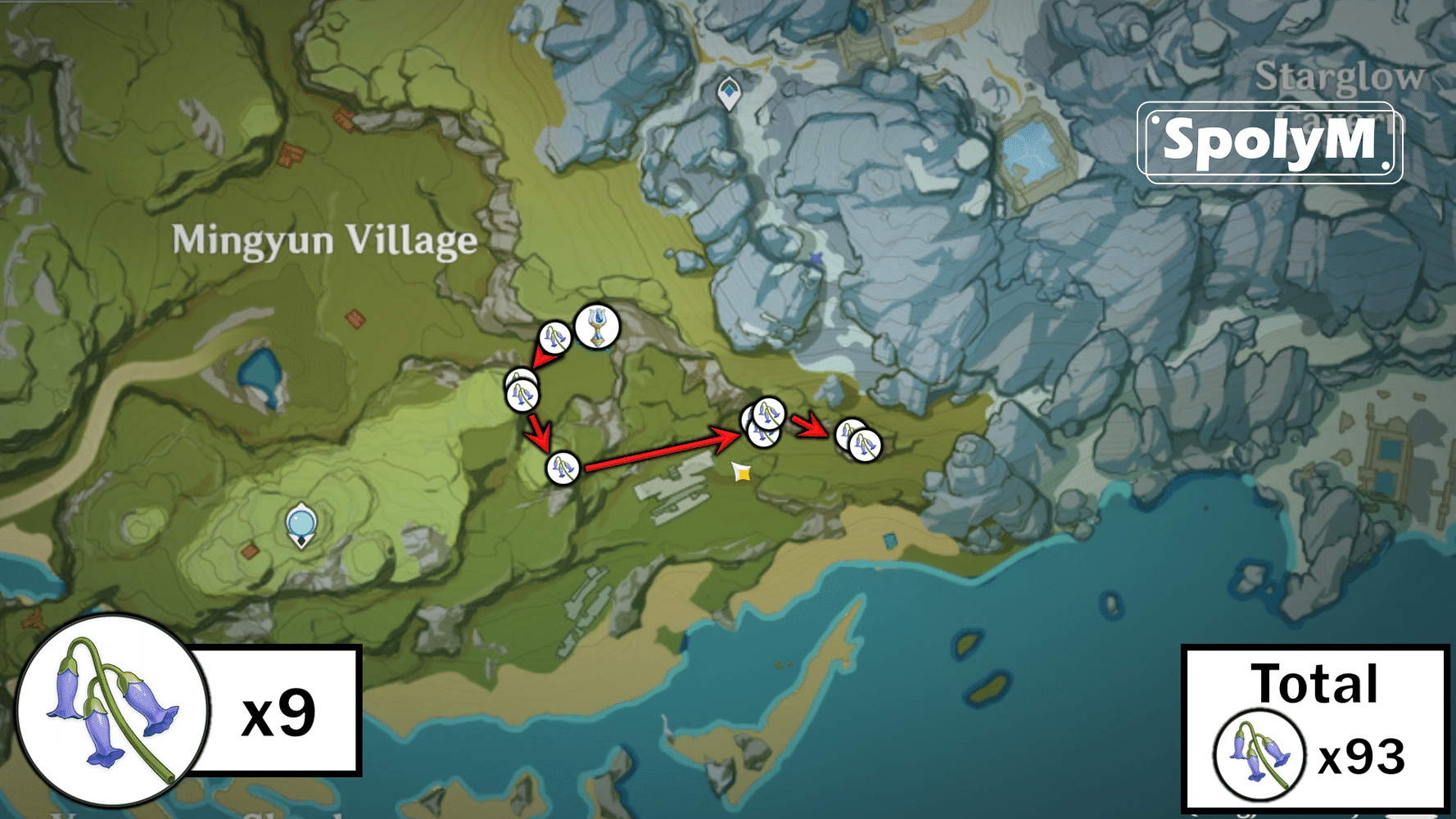Click the Small Lamp Grass x9 legend circle
This screenshot has height=819, width=1456.
(108, 715)
